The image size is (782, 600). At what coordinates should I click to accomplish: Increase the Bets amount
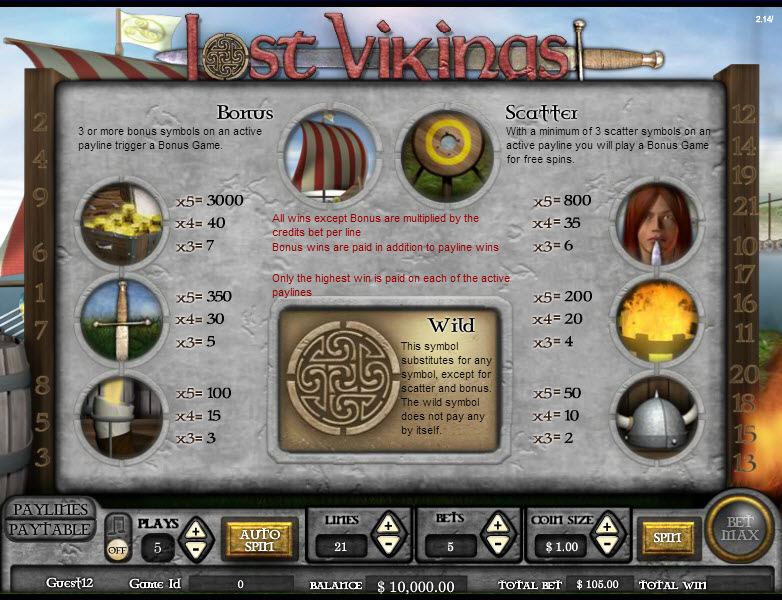click(x=496, y=523)
